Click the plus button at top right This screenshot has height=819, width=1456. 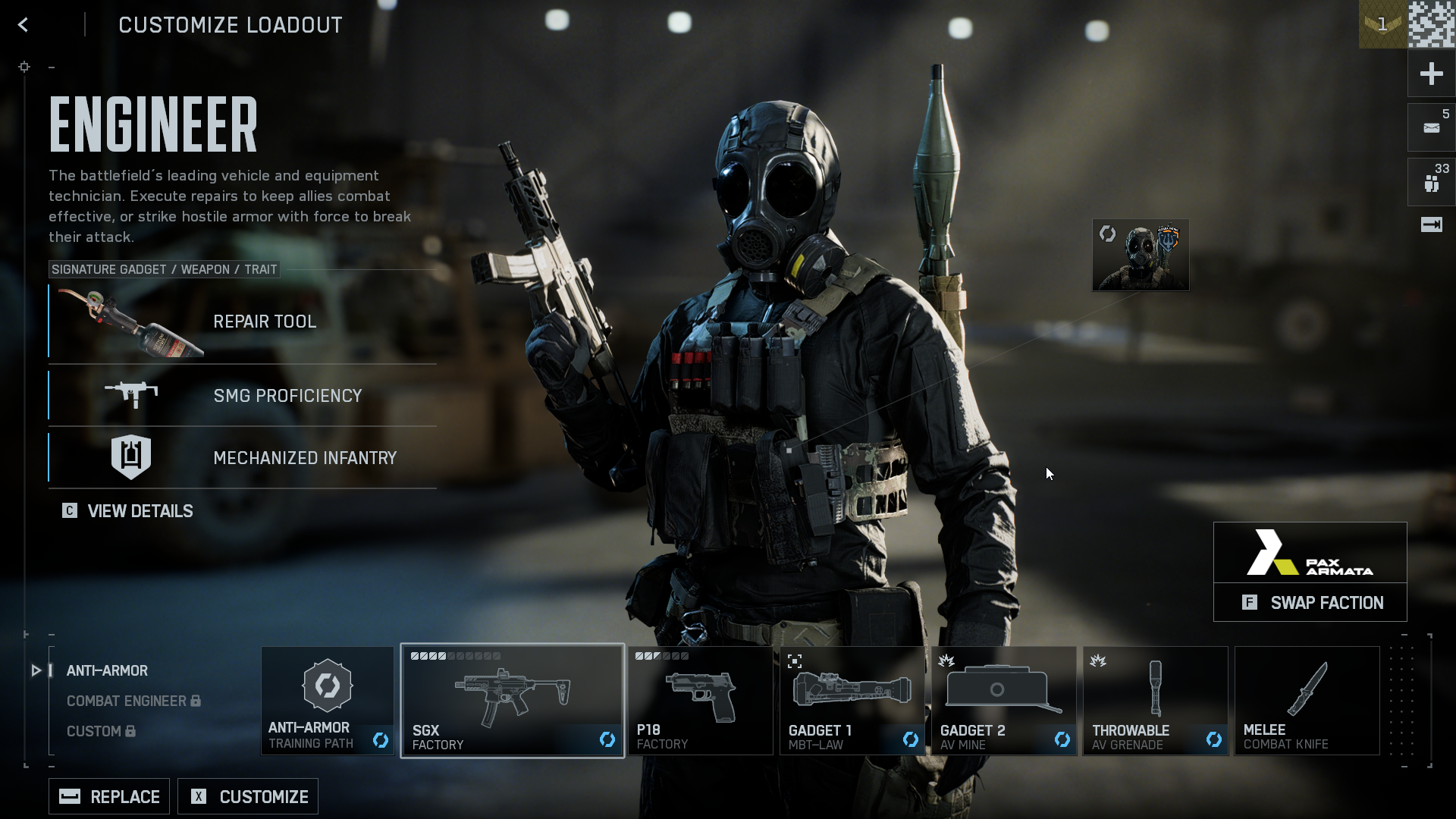coord(1431,74)
